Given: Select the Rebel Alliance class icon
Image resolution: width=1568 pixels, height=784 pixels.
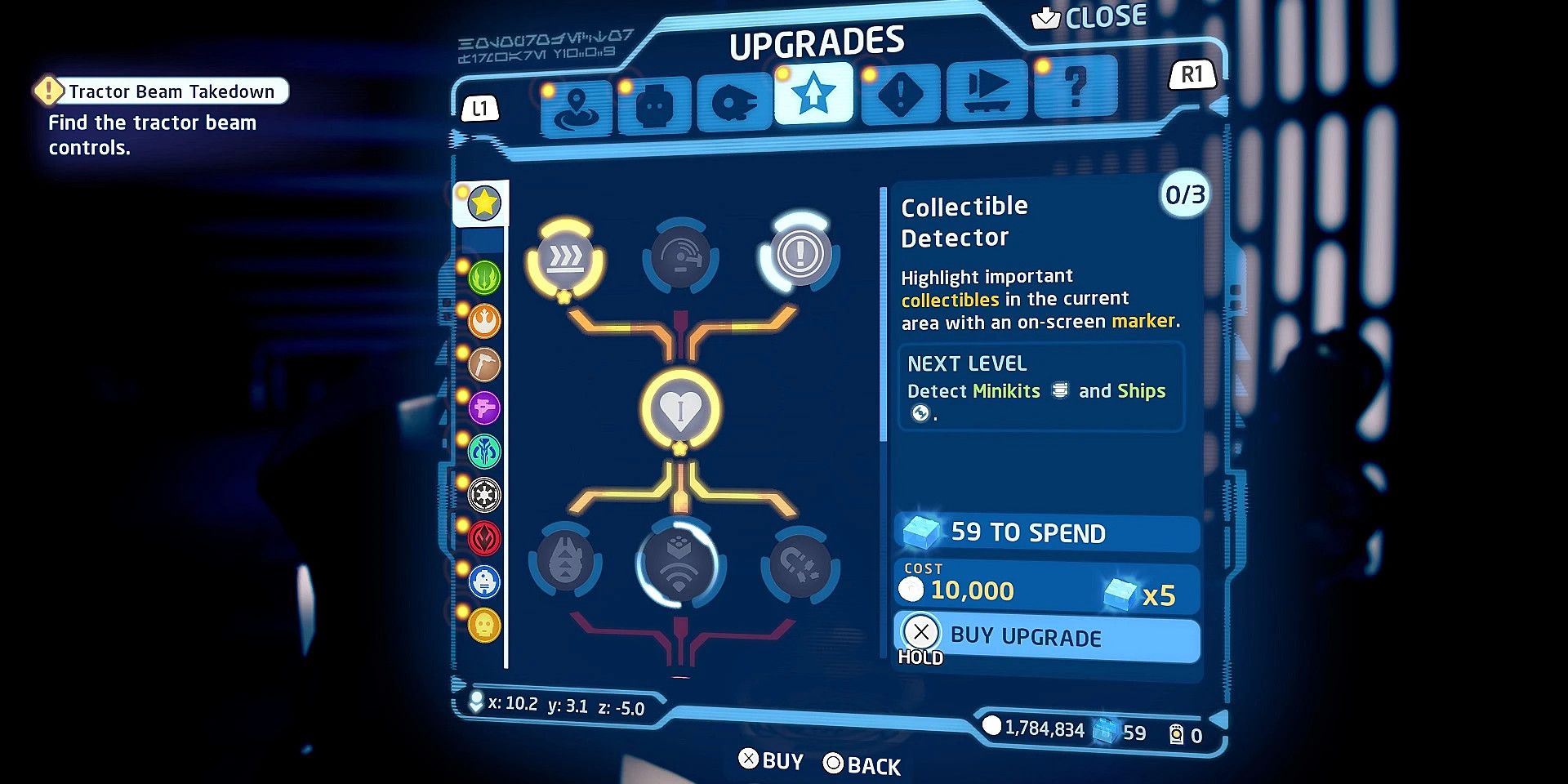Looking at the screenshot, I should [x=483, y=321].
